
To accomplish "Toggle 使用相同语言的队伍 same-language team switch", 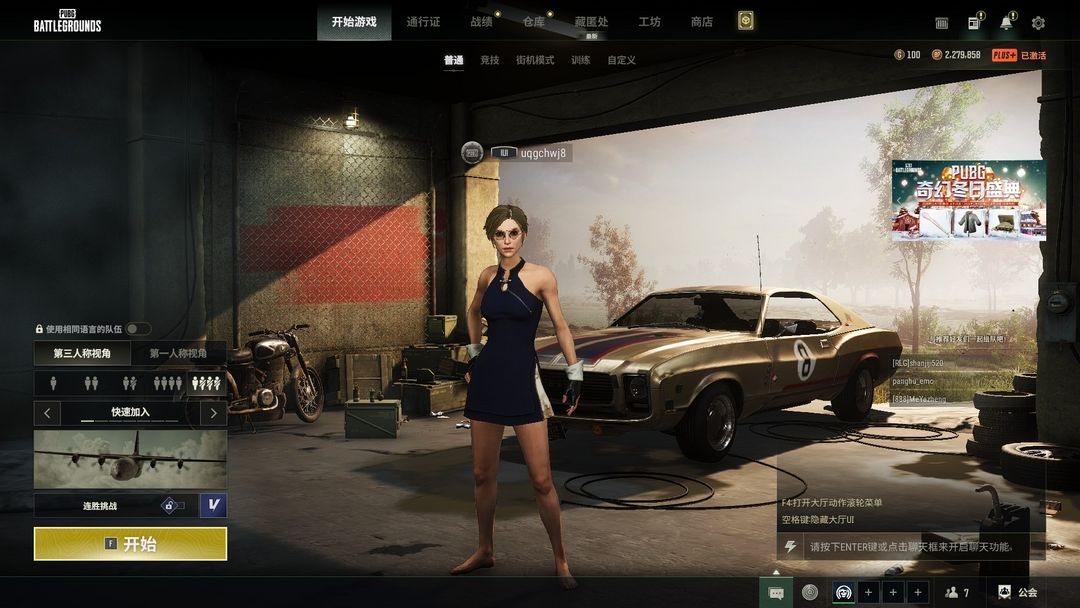I will 138,329.
